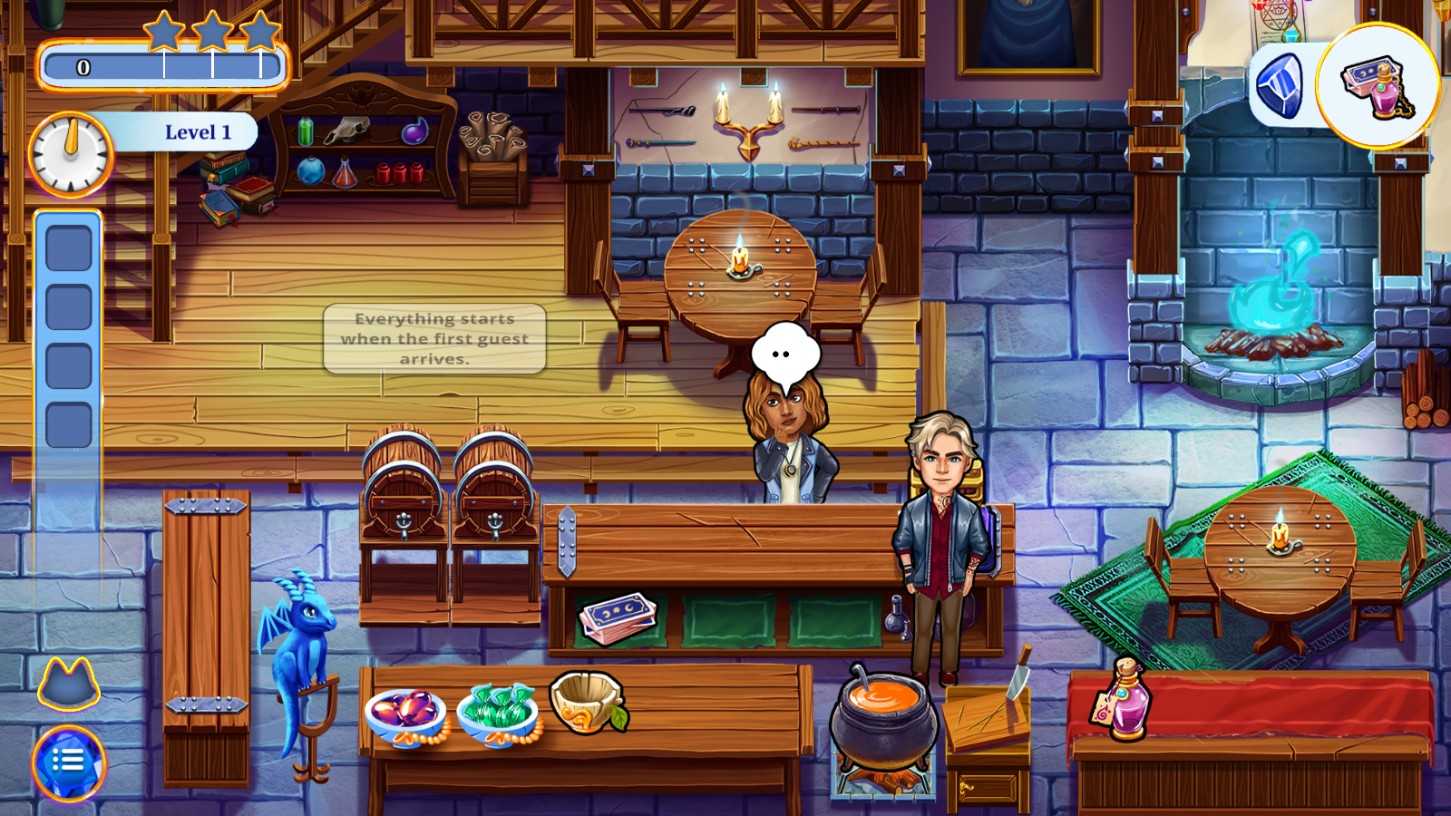Open the potion and cards round icon
This screenshot has height=816, width=1451.
coord(1378,85)
